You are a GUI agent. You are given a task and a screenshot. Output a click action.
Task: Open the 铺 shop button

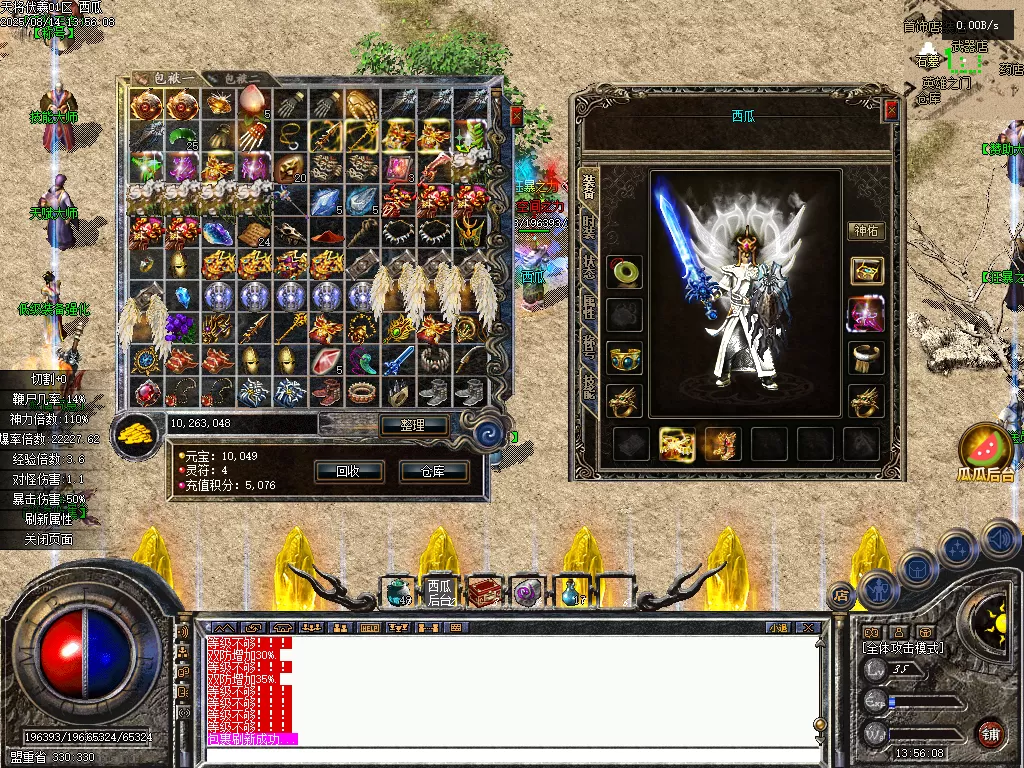coord(990,733)
